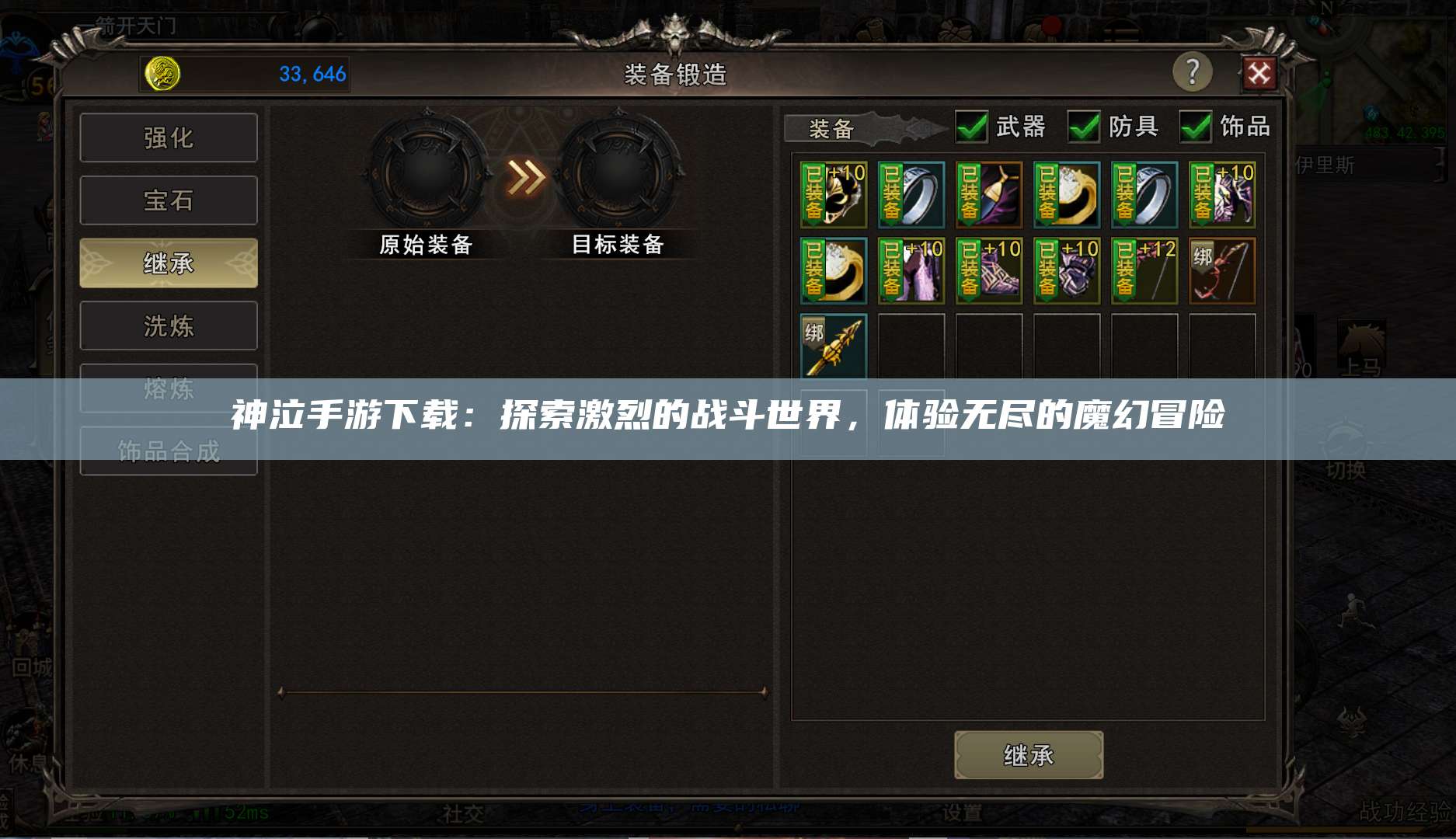The width and height of the screenshot is (1456, 839).
Task: Switch to the 强化 tab
Action: click(x=168, y=138)
